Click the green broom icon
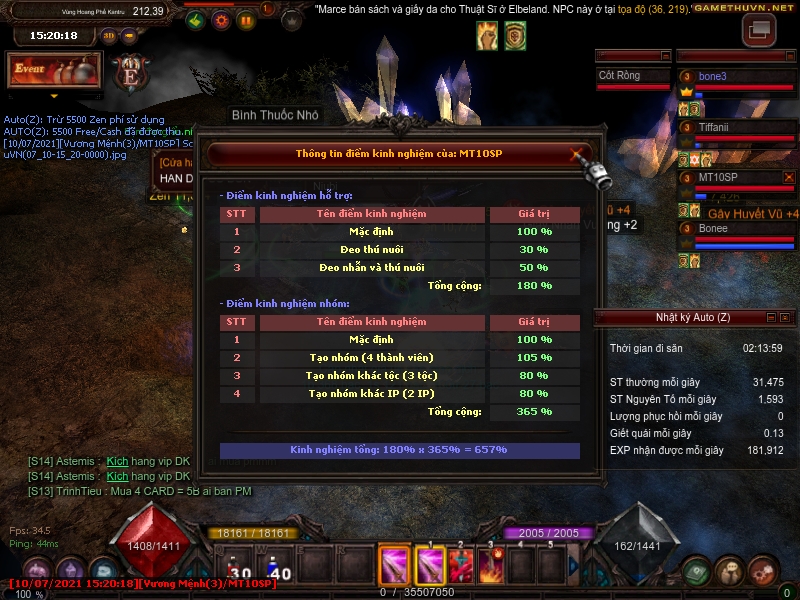 click(x=197, y=20)
